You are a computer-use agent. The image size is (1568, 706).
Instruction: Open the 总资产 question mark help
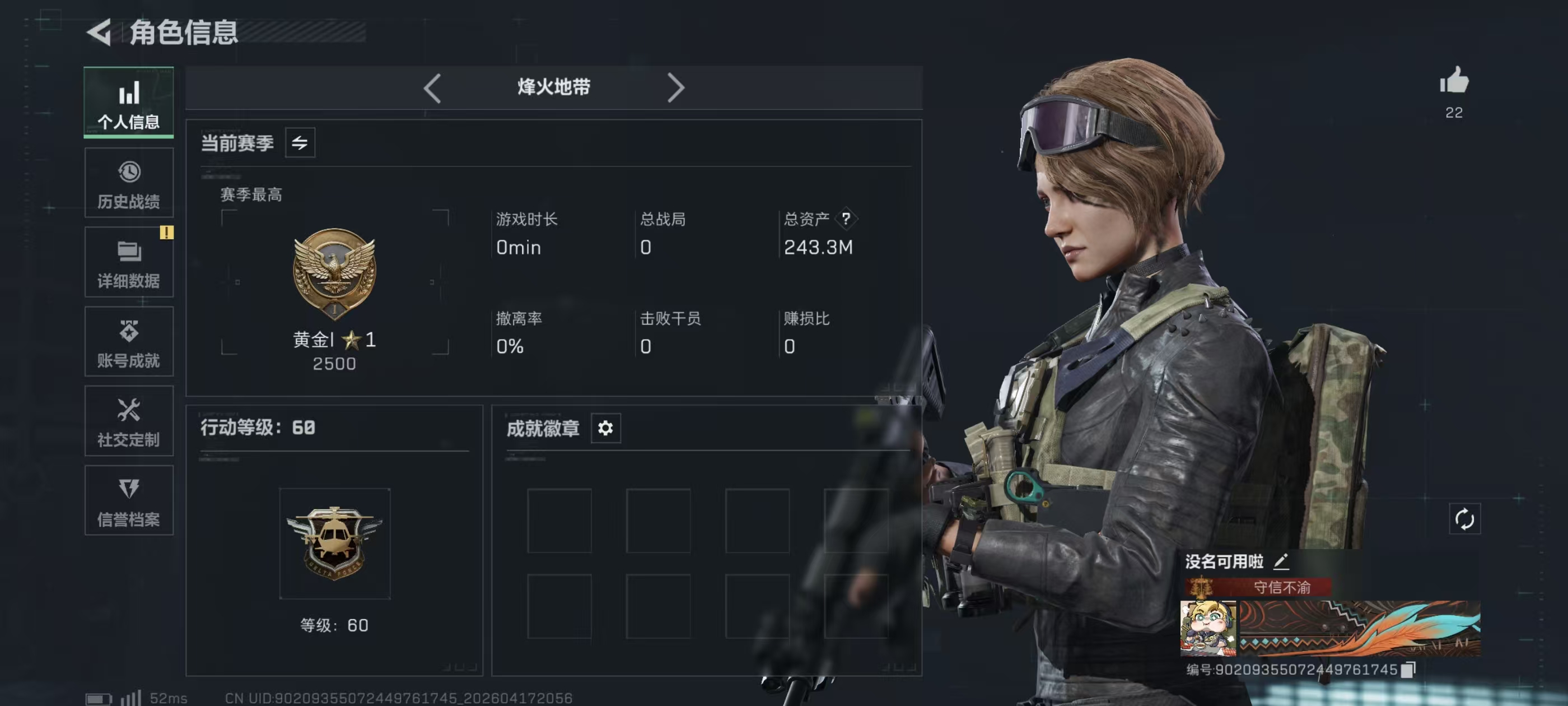[846, 219]
